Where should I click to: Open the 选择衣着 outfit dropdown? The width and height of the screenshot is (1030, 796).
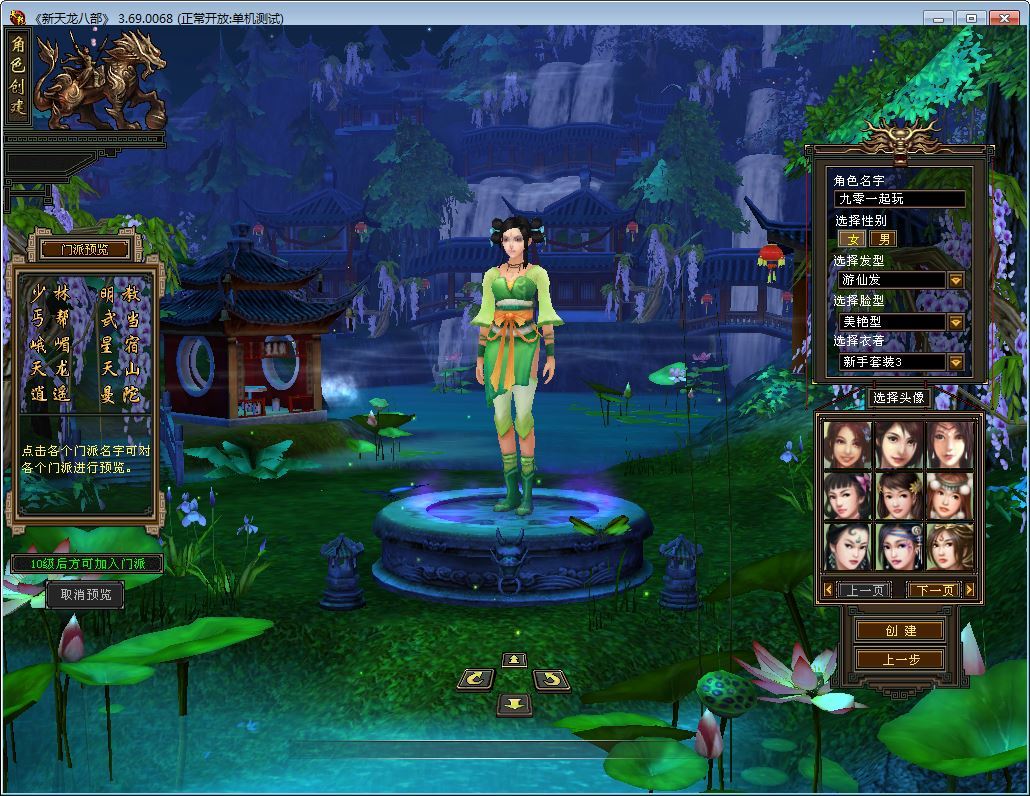coord(956,362)
